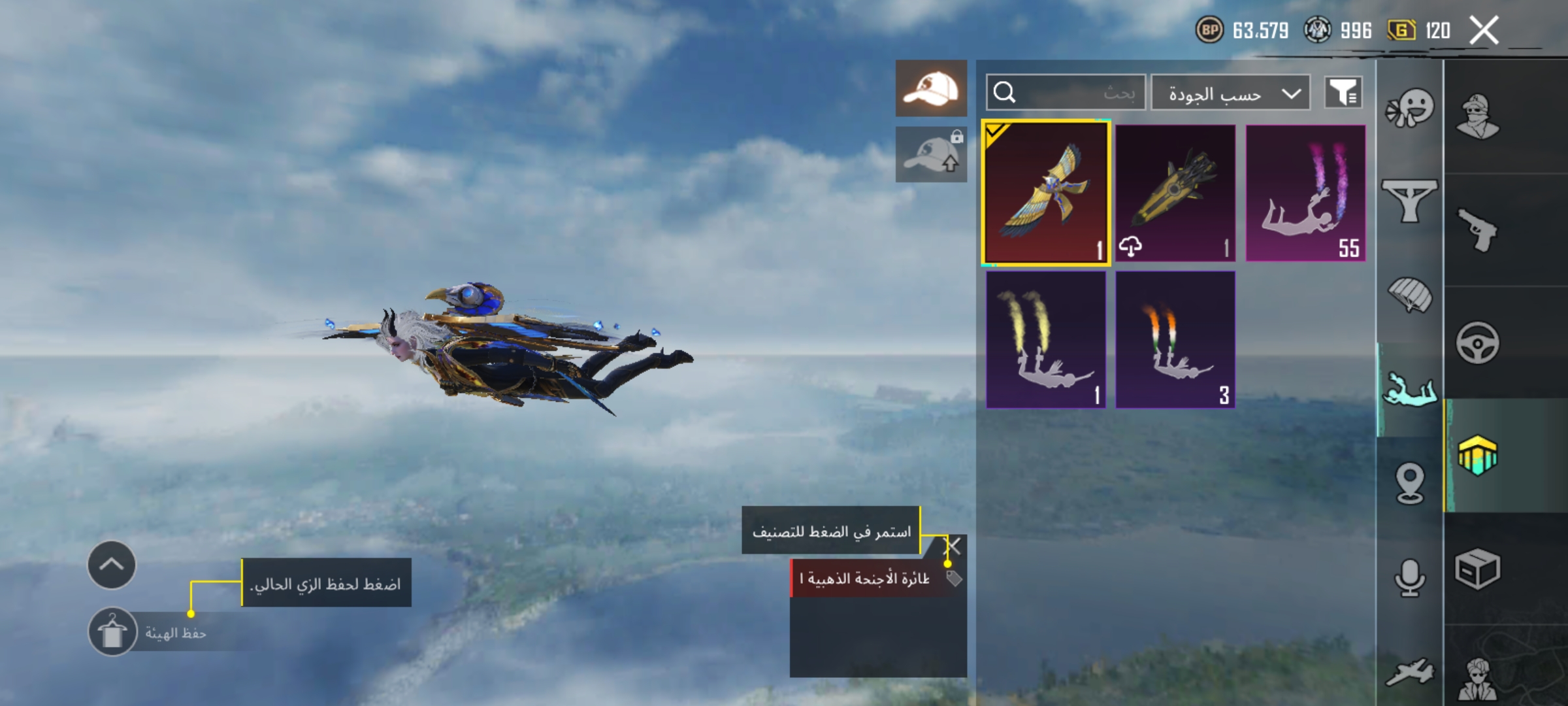Screen dimensions: 1568x706
Task: Open the parachute category
Action: (x=1410, y=294)
